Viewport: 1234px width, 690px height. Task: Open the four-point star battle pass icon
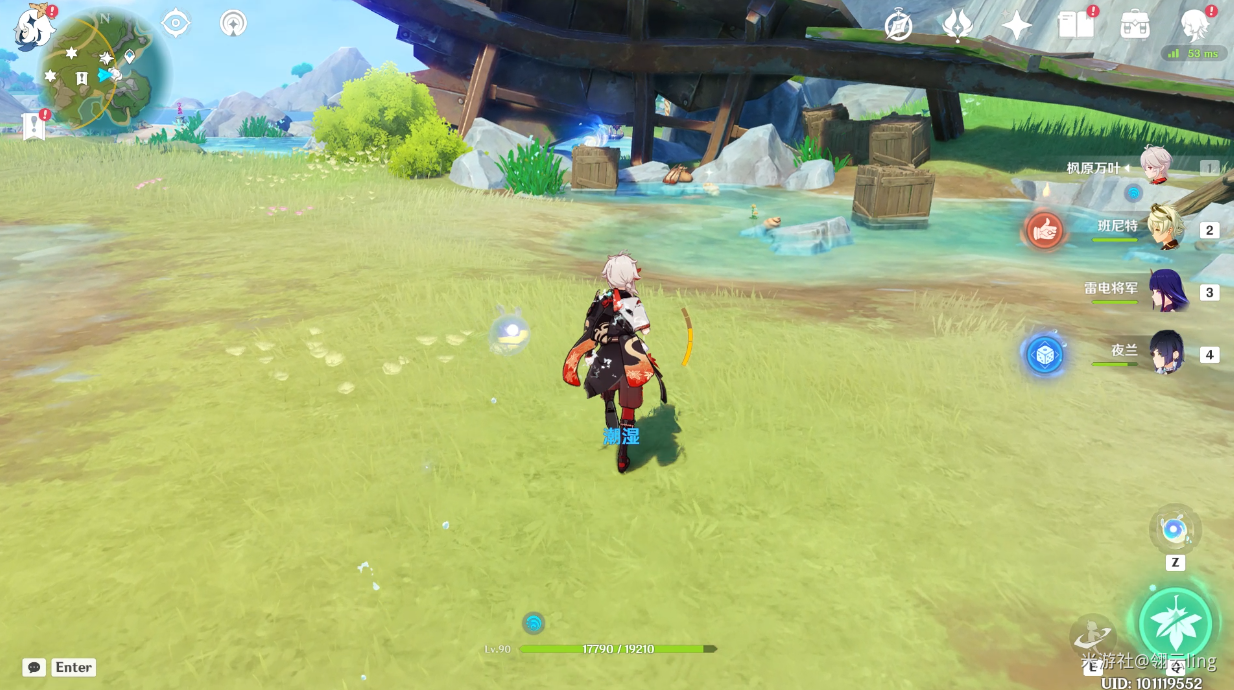coord(1017,26)
